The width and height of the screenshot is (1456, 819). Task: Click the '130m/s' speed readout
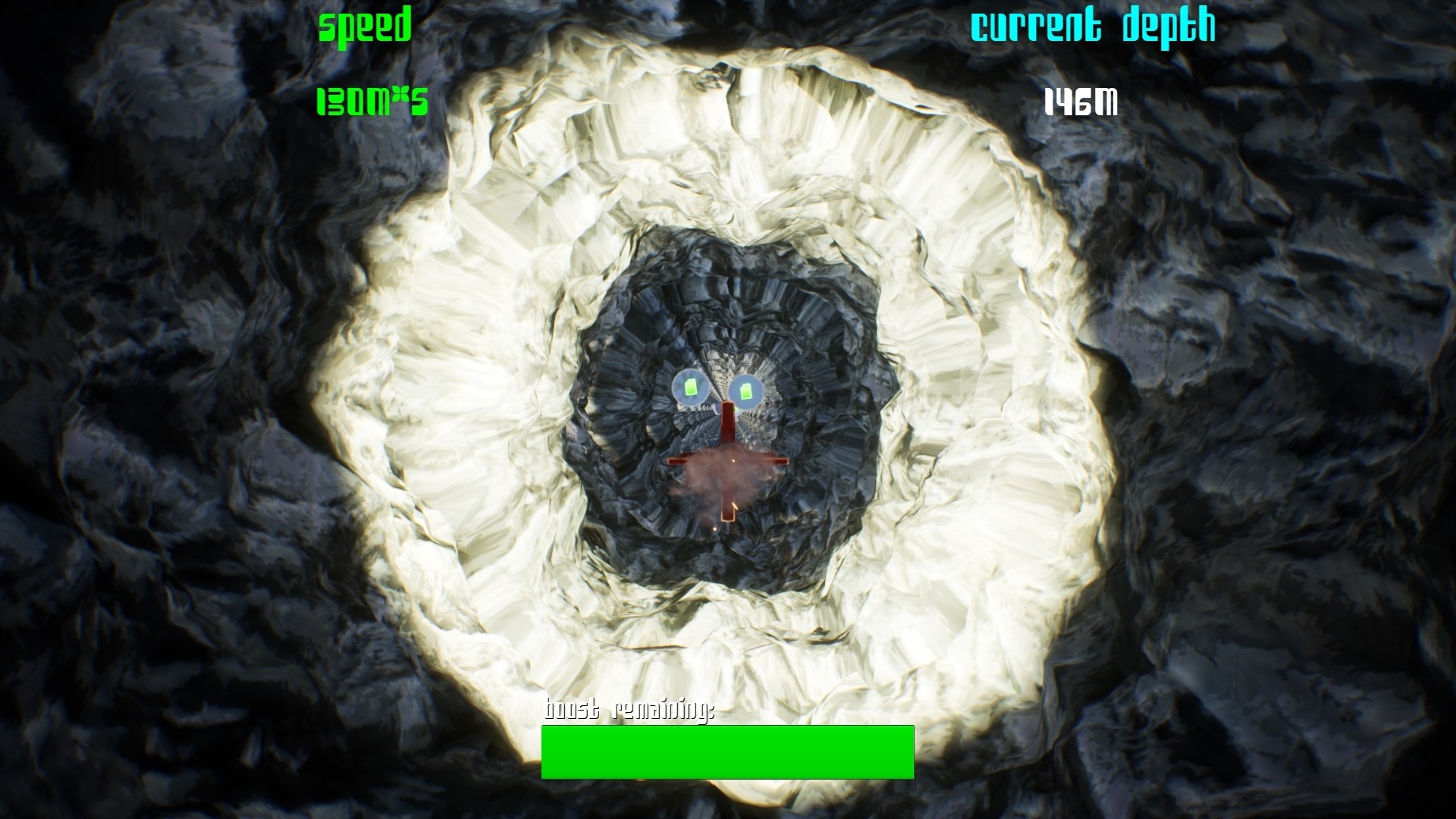[372, 101]
